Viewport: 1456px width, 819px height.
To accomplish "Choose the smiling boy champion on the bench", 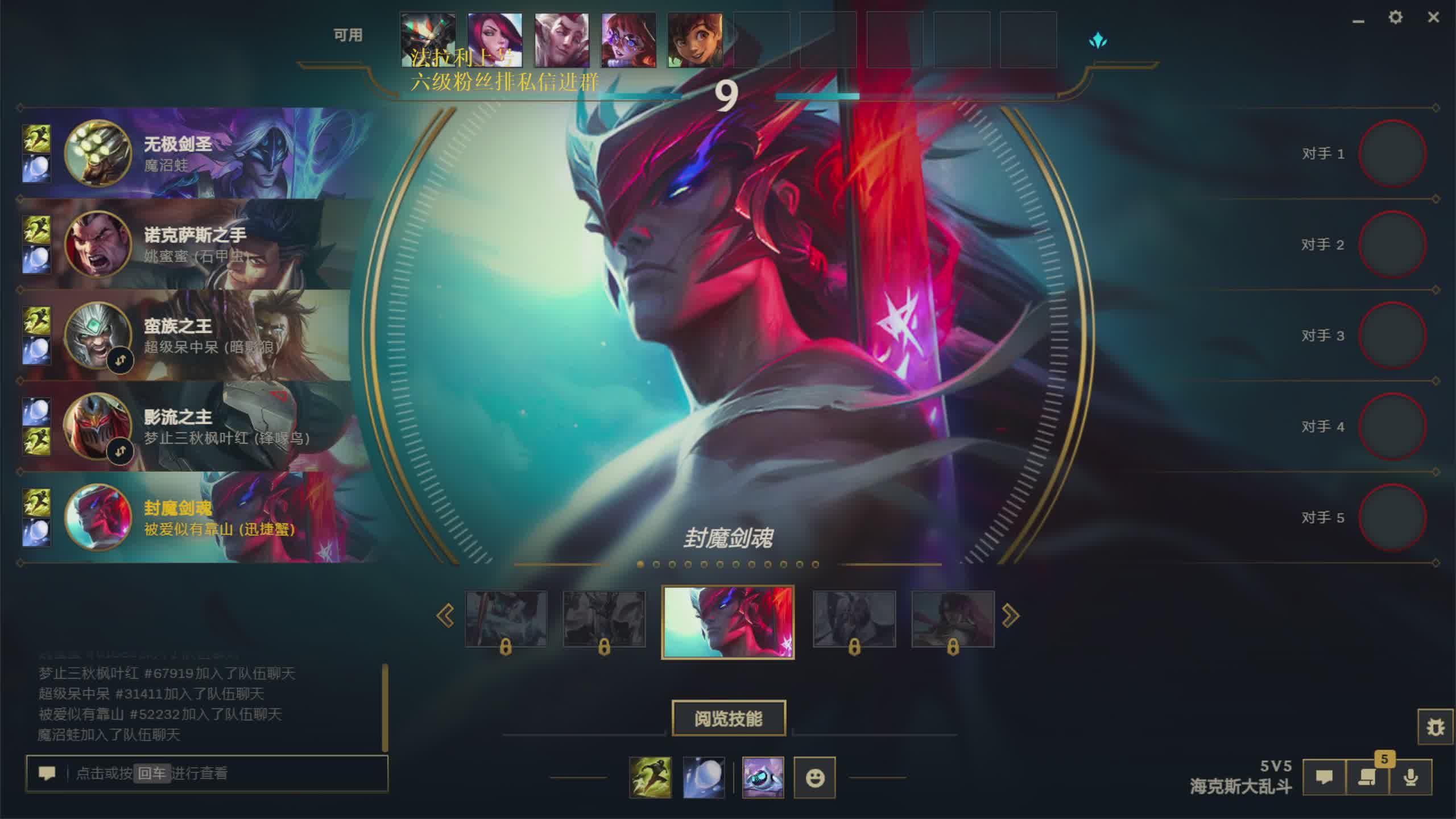I will pyautogui.click(x=695, y=40).
